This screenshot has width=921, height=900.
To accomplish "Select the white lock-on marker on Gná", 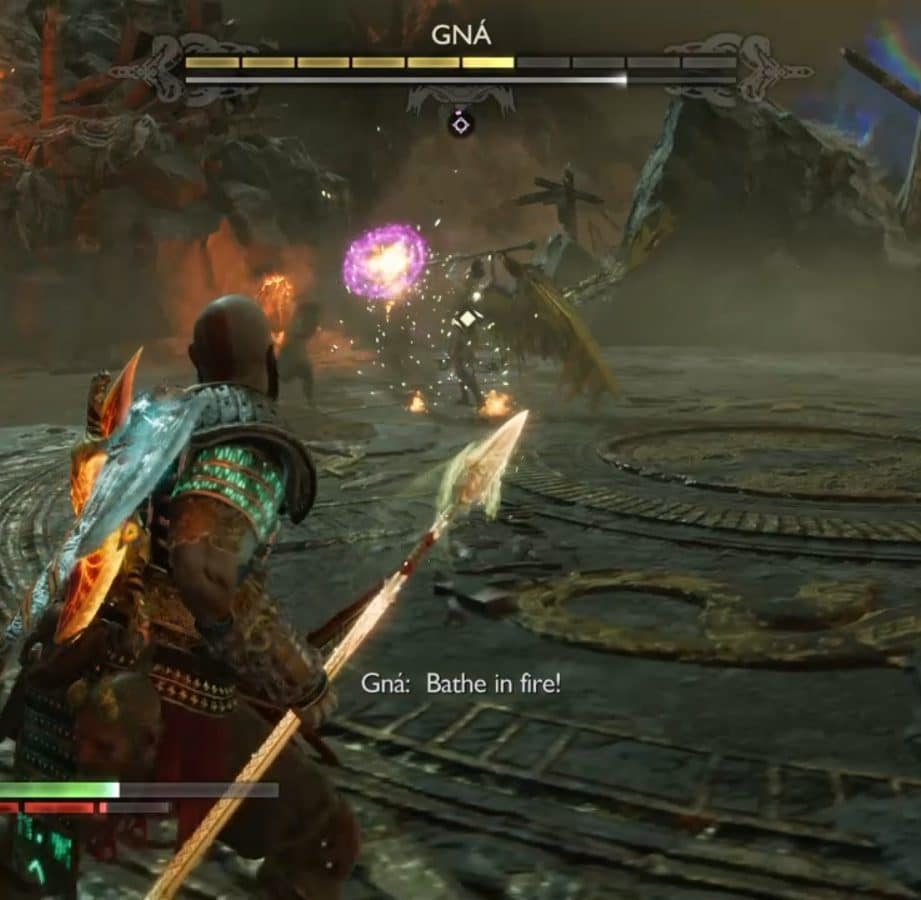I will click(x=467, y=319).
